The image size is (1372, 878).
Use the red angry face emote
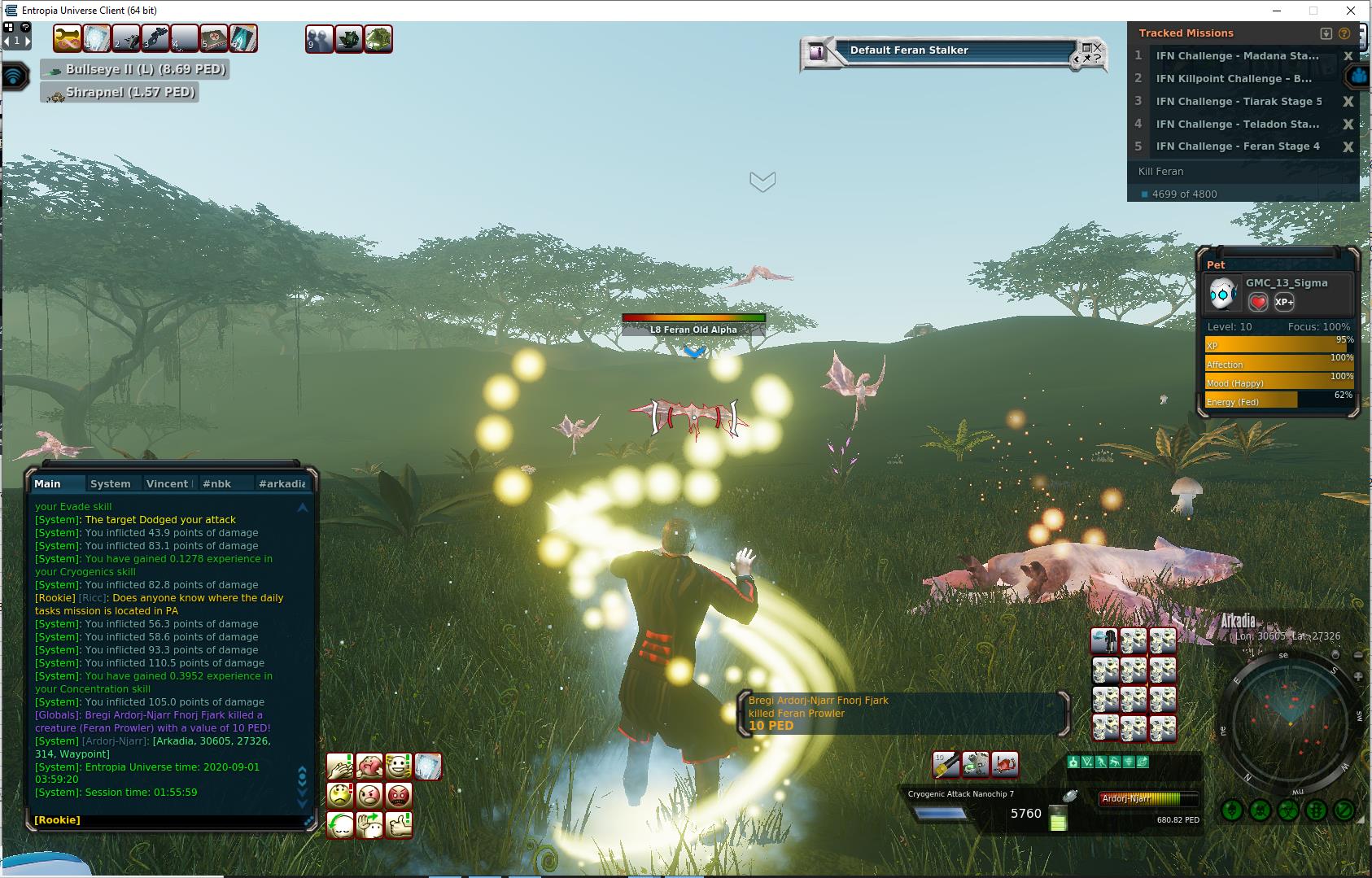click(399, 795)
